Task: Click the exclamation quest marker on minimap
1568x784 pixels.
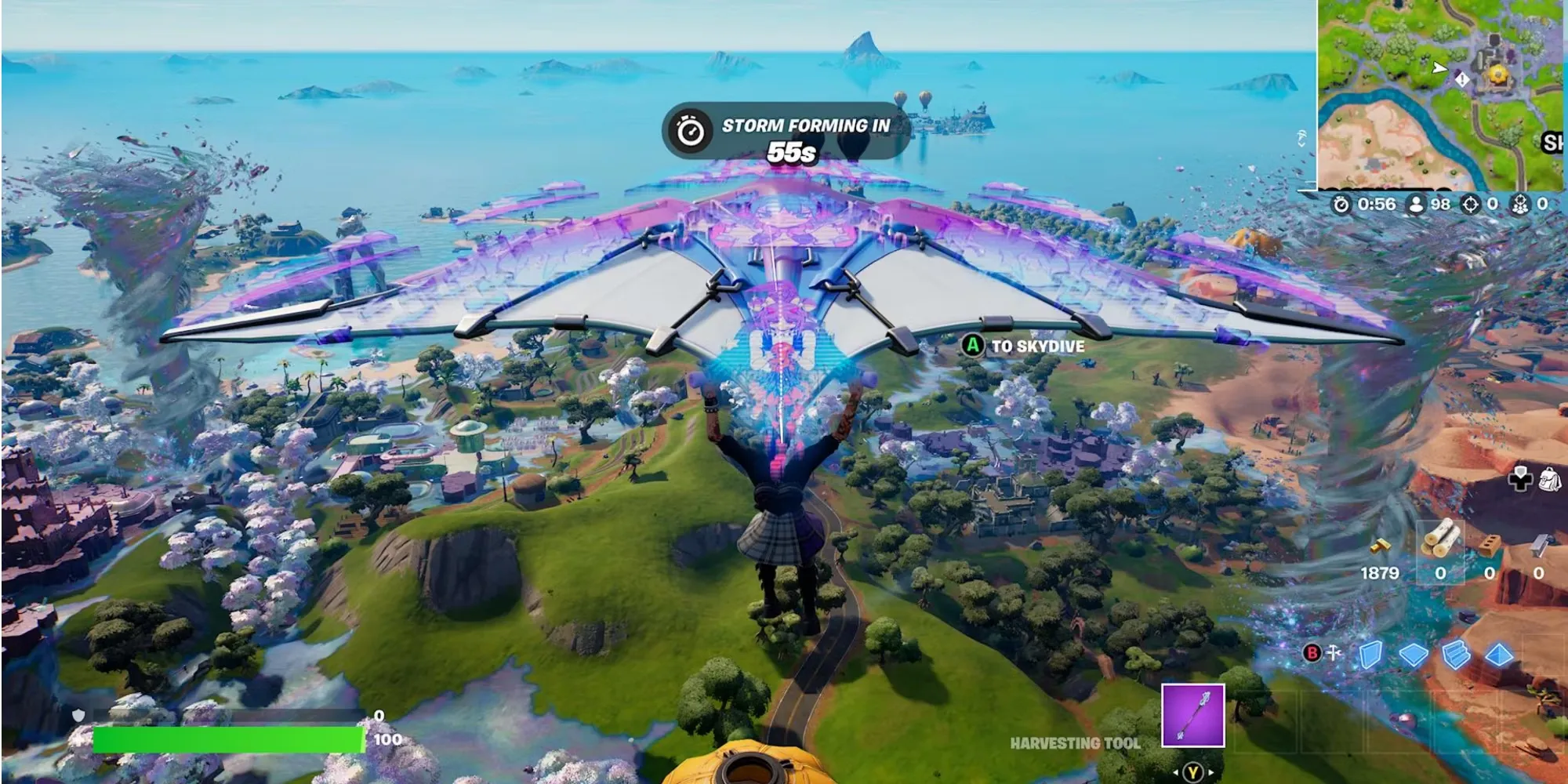Action: point(1461,79)
